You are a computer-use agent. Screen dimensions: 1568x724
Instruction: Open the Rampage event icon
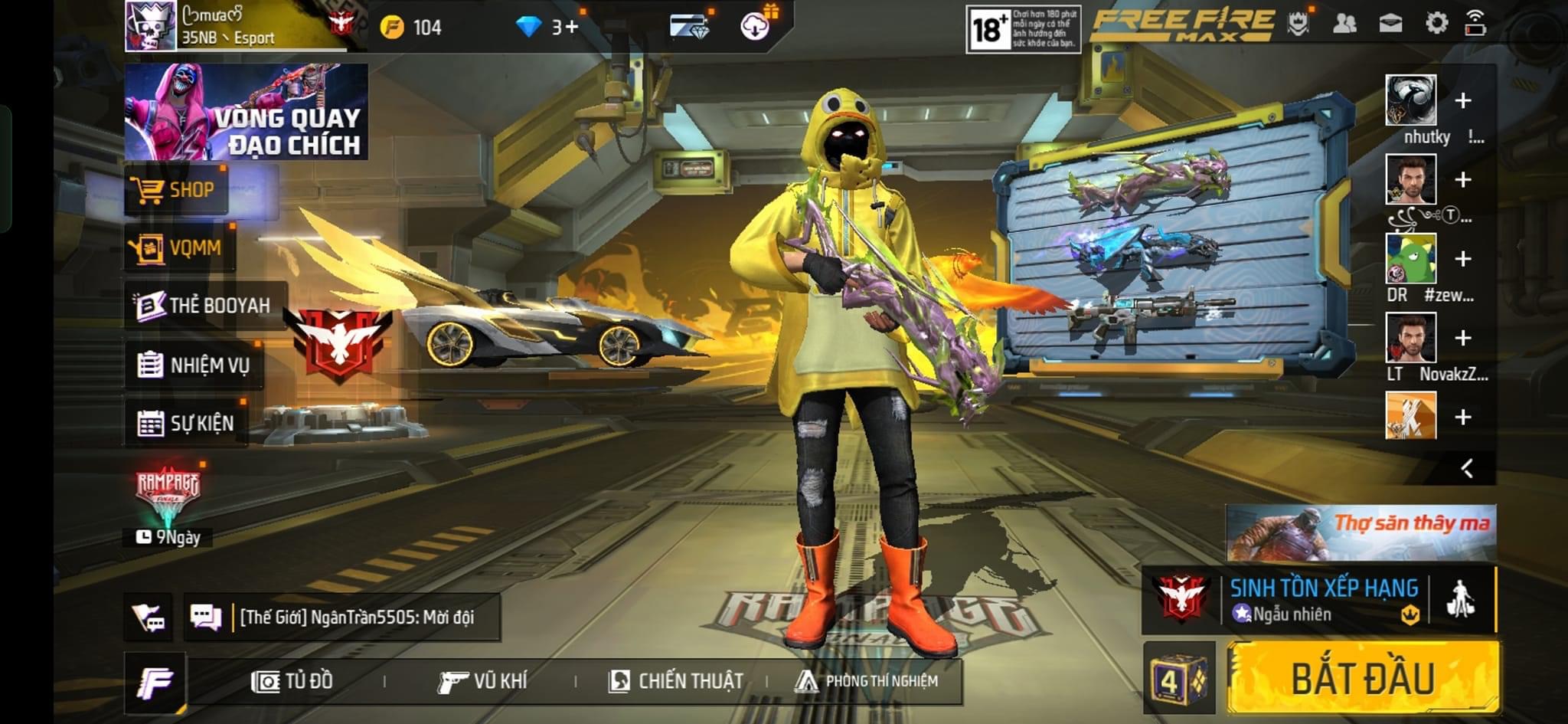[x=168, y=492]
